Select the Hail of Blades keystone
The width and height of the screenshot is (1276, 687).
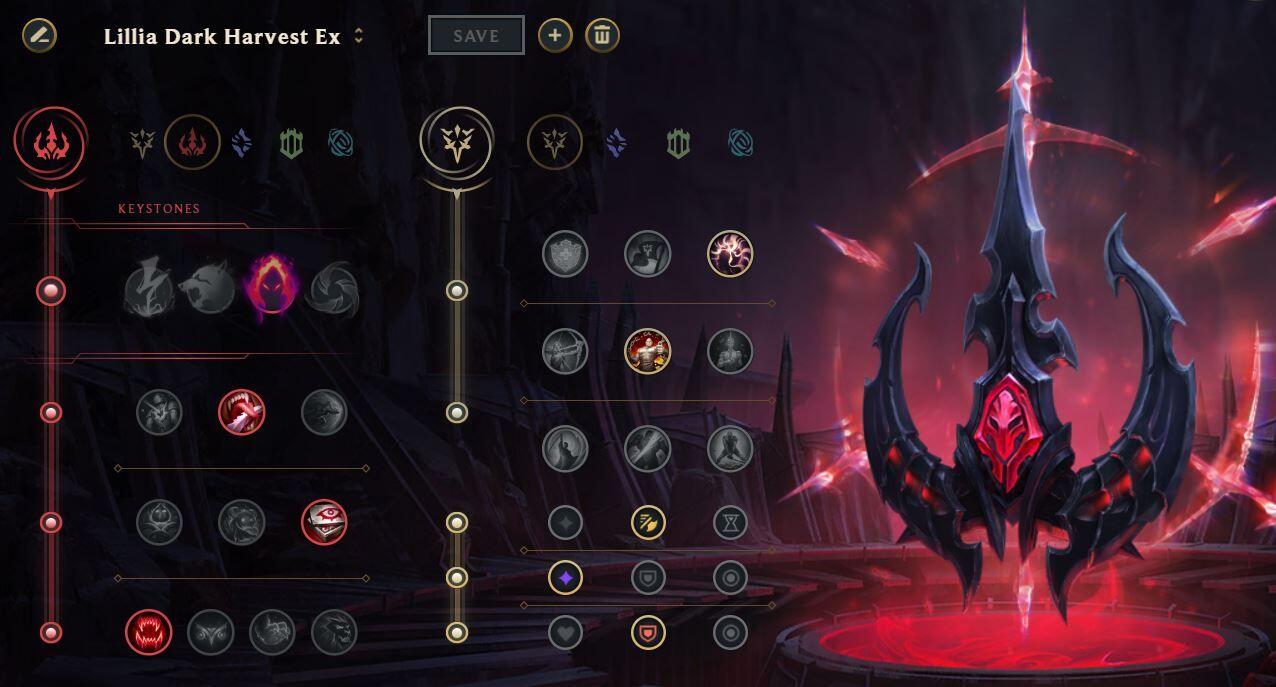(333, 291)
